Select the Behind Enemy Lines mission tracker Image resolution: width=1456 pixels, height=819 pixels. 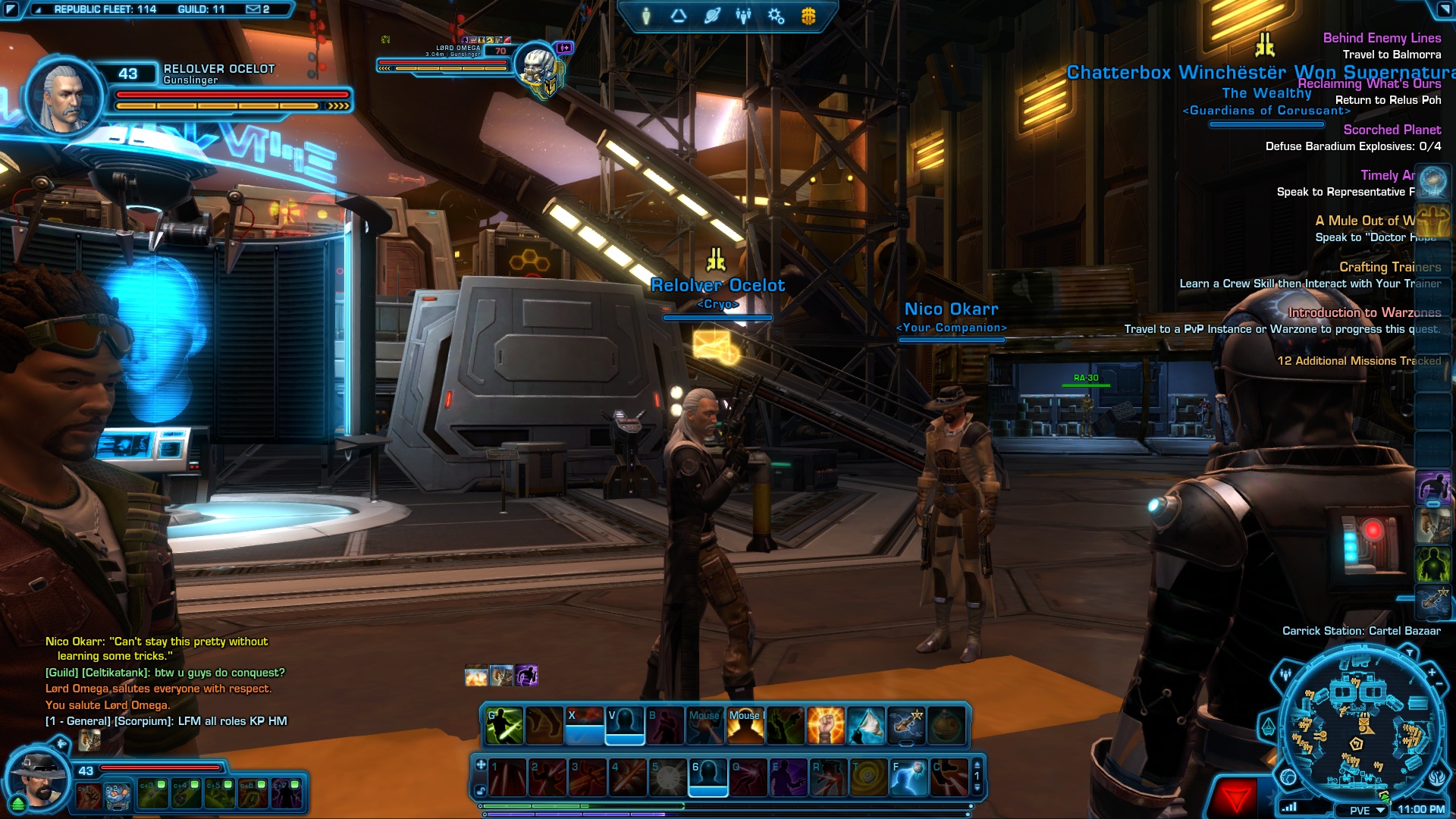pyautogui.click(x=1382, y=38)
